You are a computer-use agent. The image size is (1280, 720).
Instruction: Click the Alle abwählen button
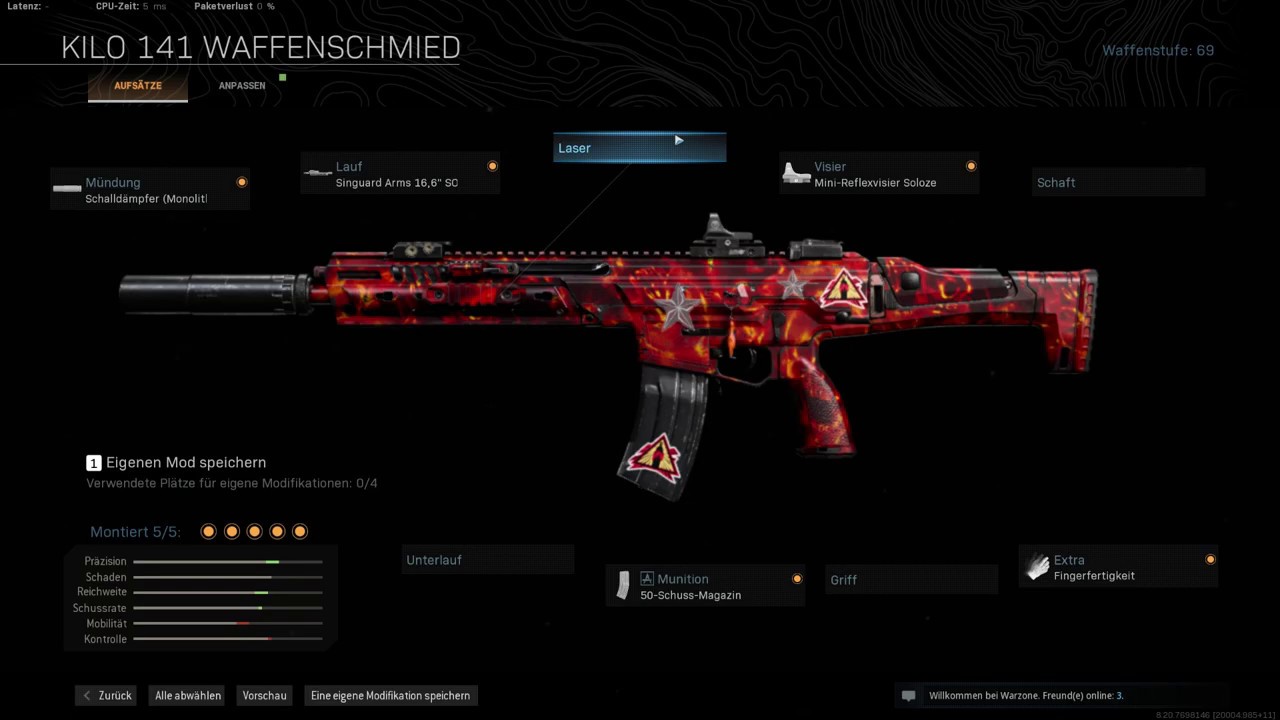pyautogui.click(x=188, y=695)
